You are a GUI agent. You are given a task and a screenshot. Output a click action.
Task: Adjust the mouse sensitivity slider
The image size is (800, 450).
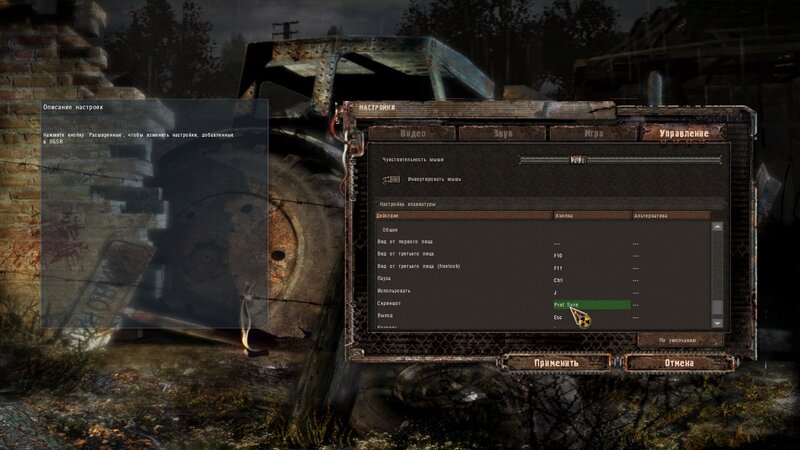[578, 159]
